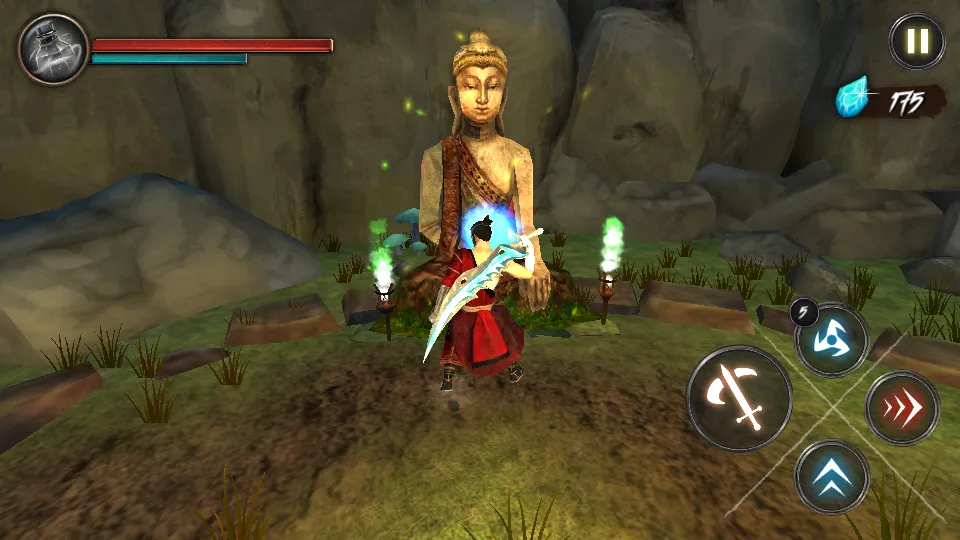Tap the character portrait avatar
The height and width of the screenshot is (540, 960).
[x=53, y=48]
